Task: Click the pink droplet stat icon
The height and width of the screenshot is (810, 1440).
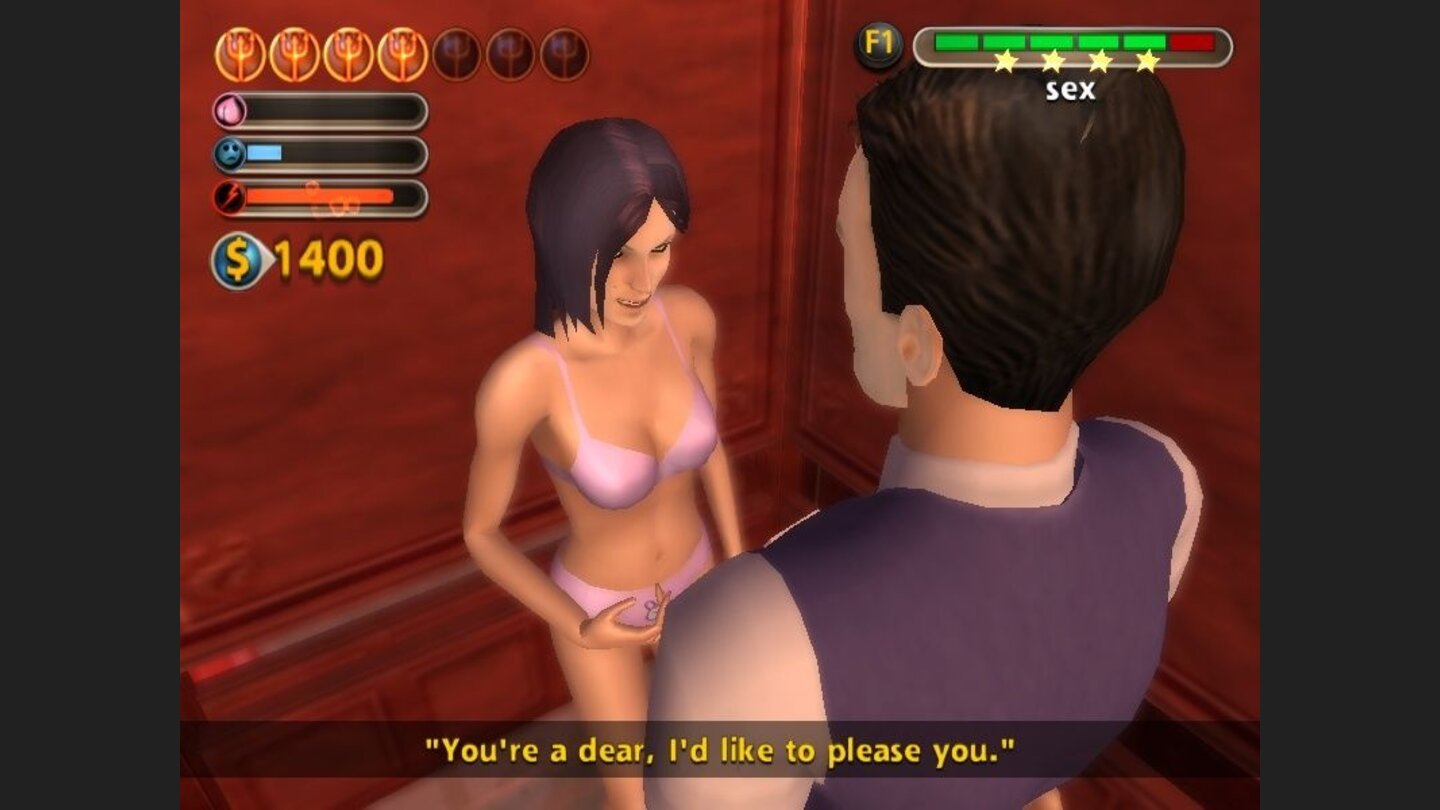Action: tap(230, 111)
